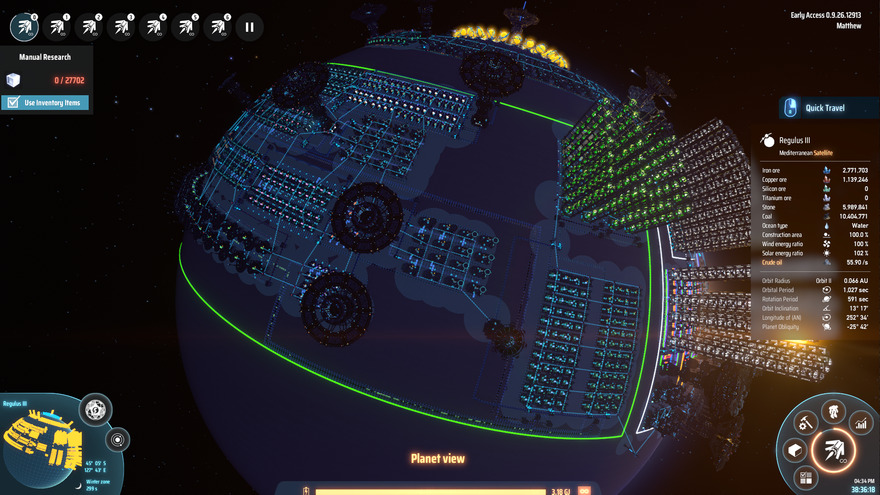Screen dimensions: 880x495
Task: Pause the research queue
Action: click(249, 27)
